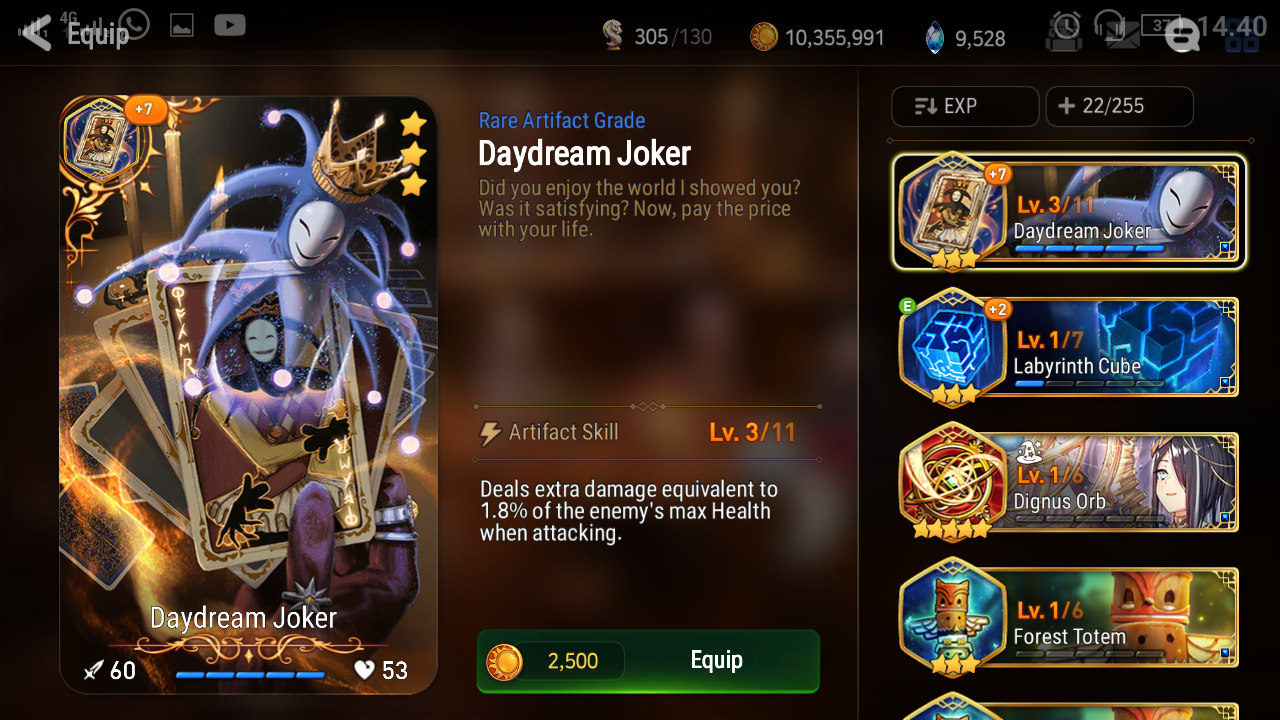
Task: Tap the green Equip button costing 2,500 gold
Action: pos(716,660)
